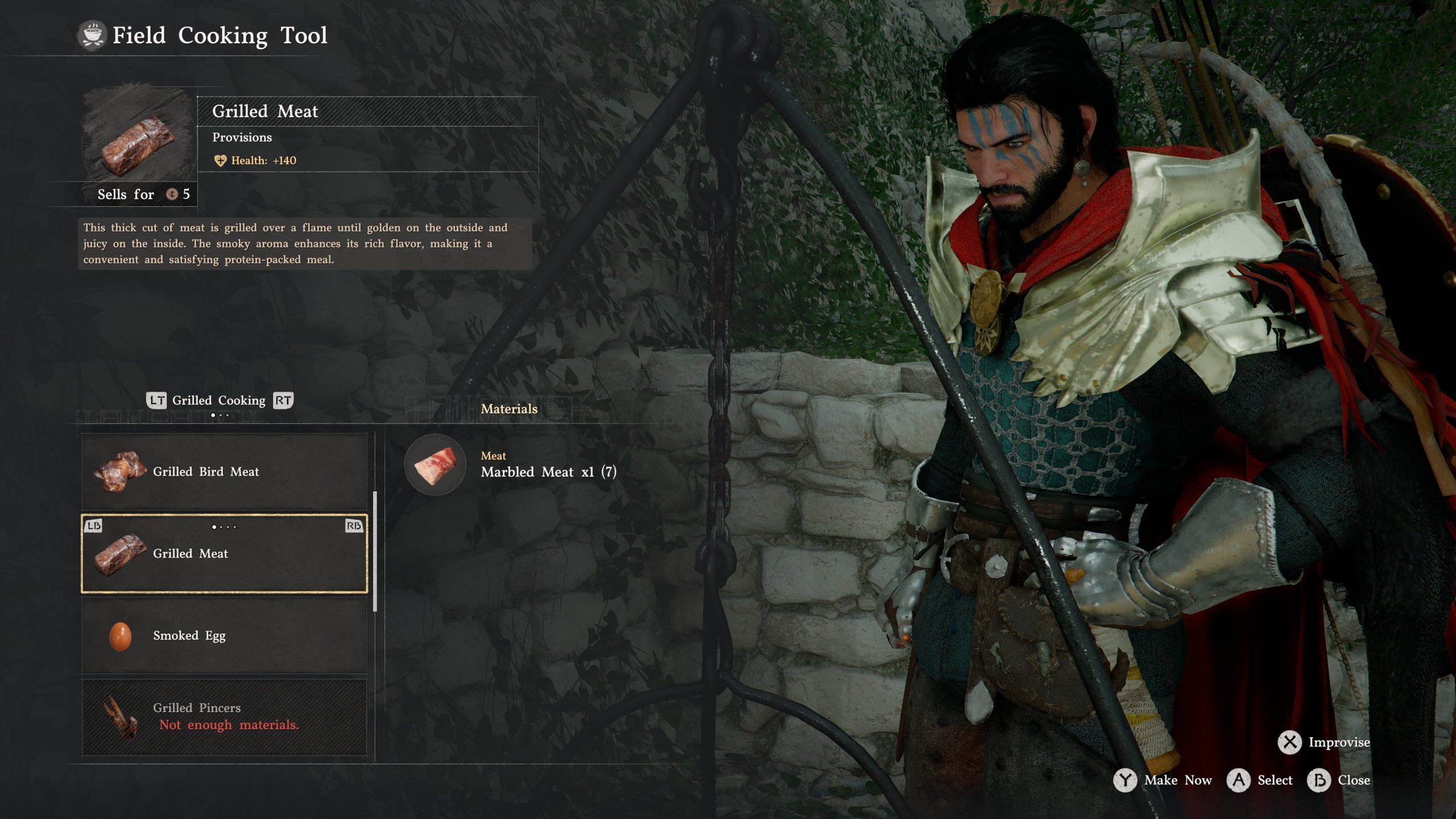Viewport: 1456px width, 819px height.
Task: Click Make Now to cook
Action: point(1163,780)
